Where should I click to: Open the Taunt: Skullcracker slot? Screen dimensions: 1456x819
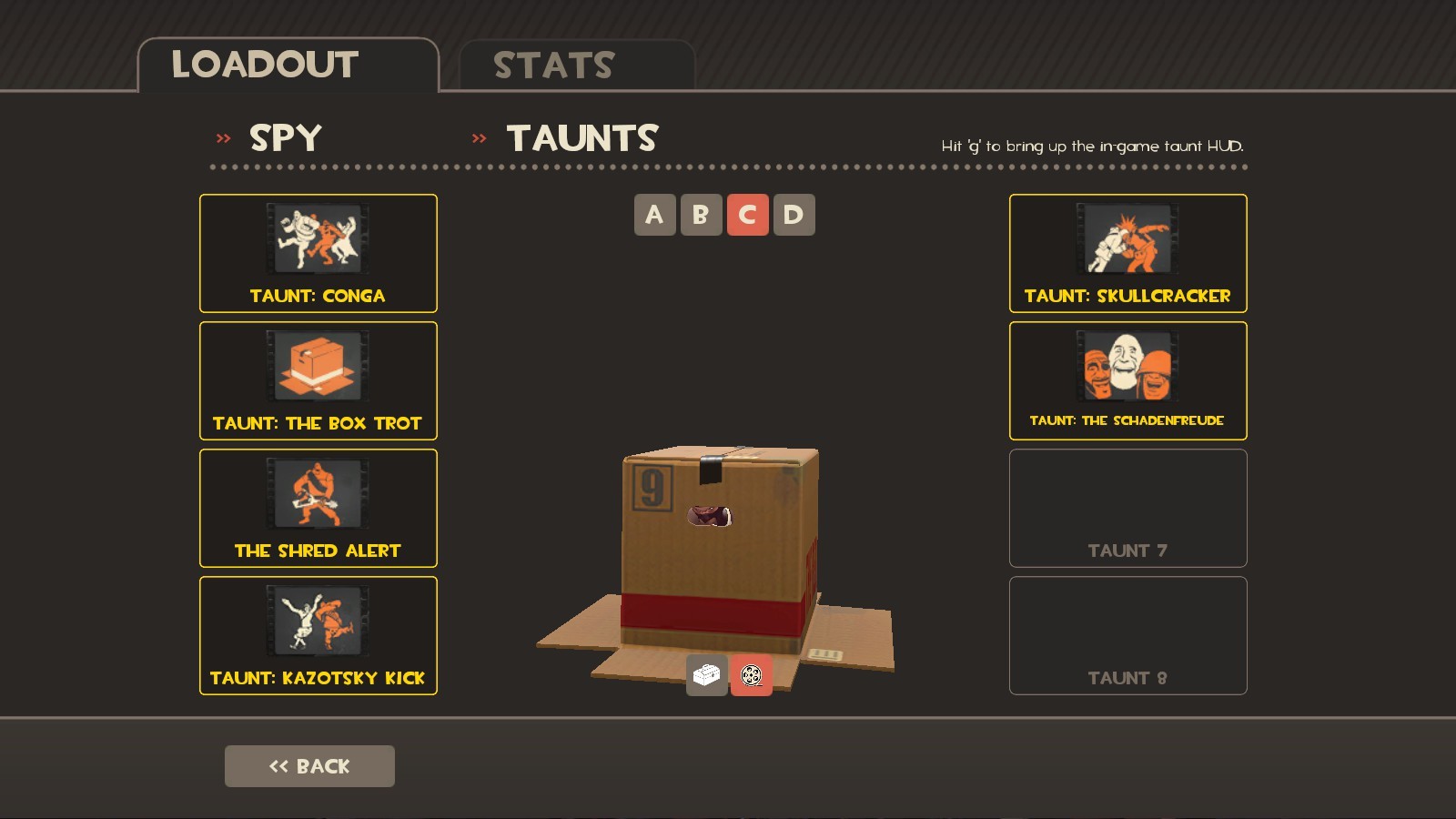tap(1127, 241)
